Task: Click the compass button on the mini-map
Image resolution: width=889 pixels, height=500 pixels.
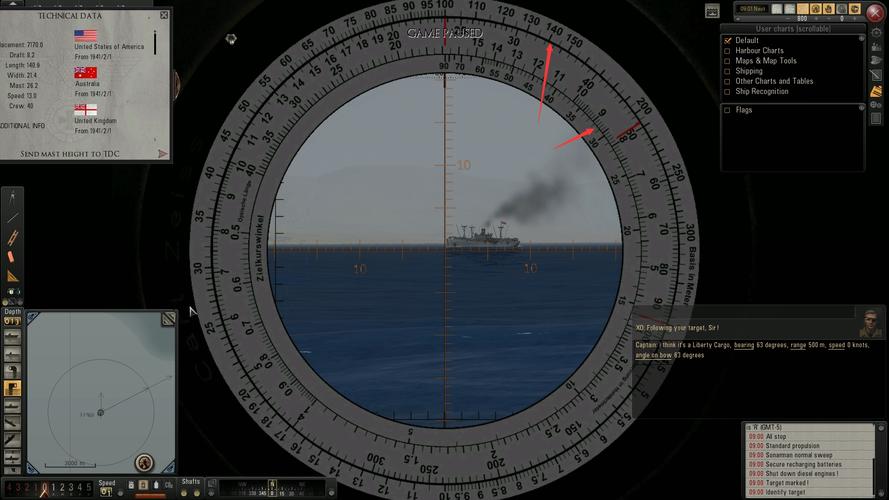Action: [145, 462]
